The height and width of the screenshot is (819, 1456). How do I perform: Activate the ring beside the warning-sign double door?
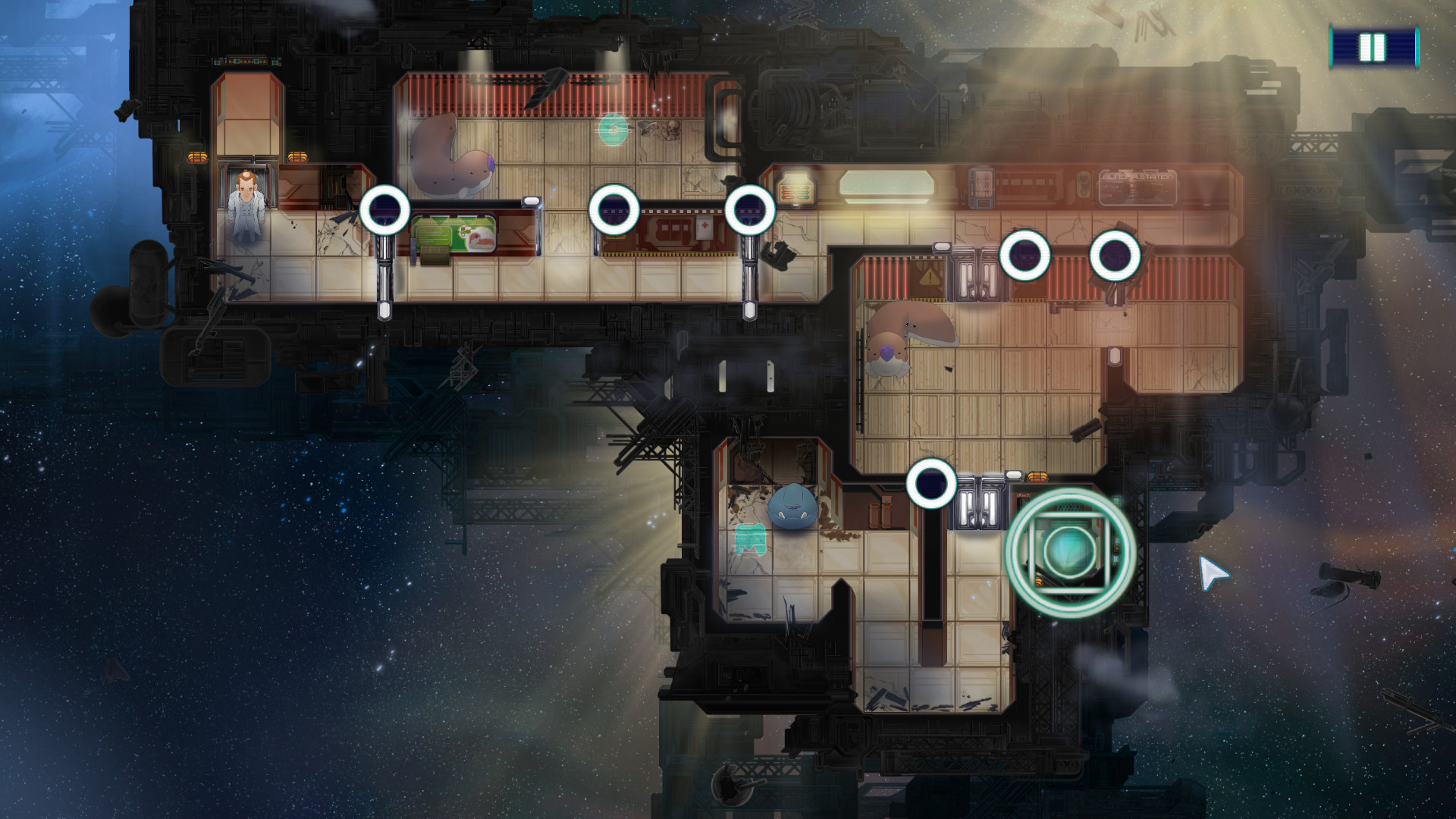pos(1025,256)
